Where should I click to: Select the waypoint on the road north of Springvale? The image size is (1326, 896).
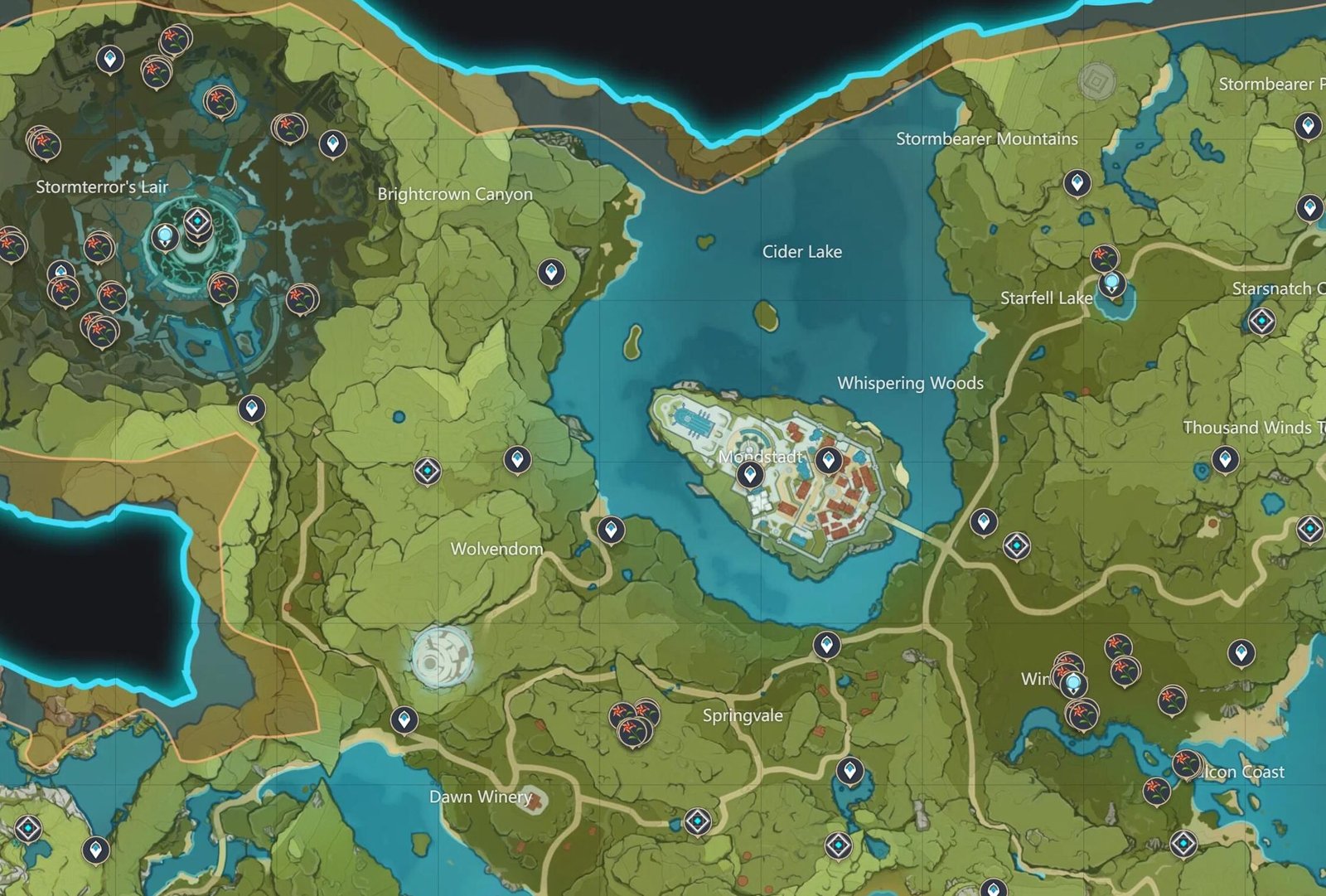pos(826,644)
